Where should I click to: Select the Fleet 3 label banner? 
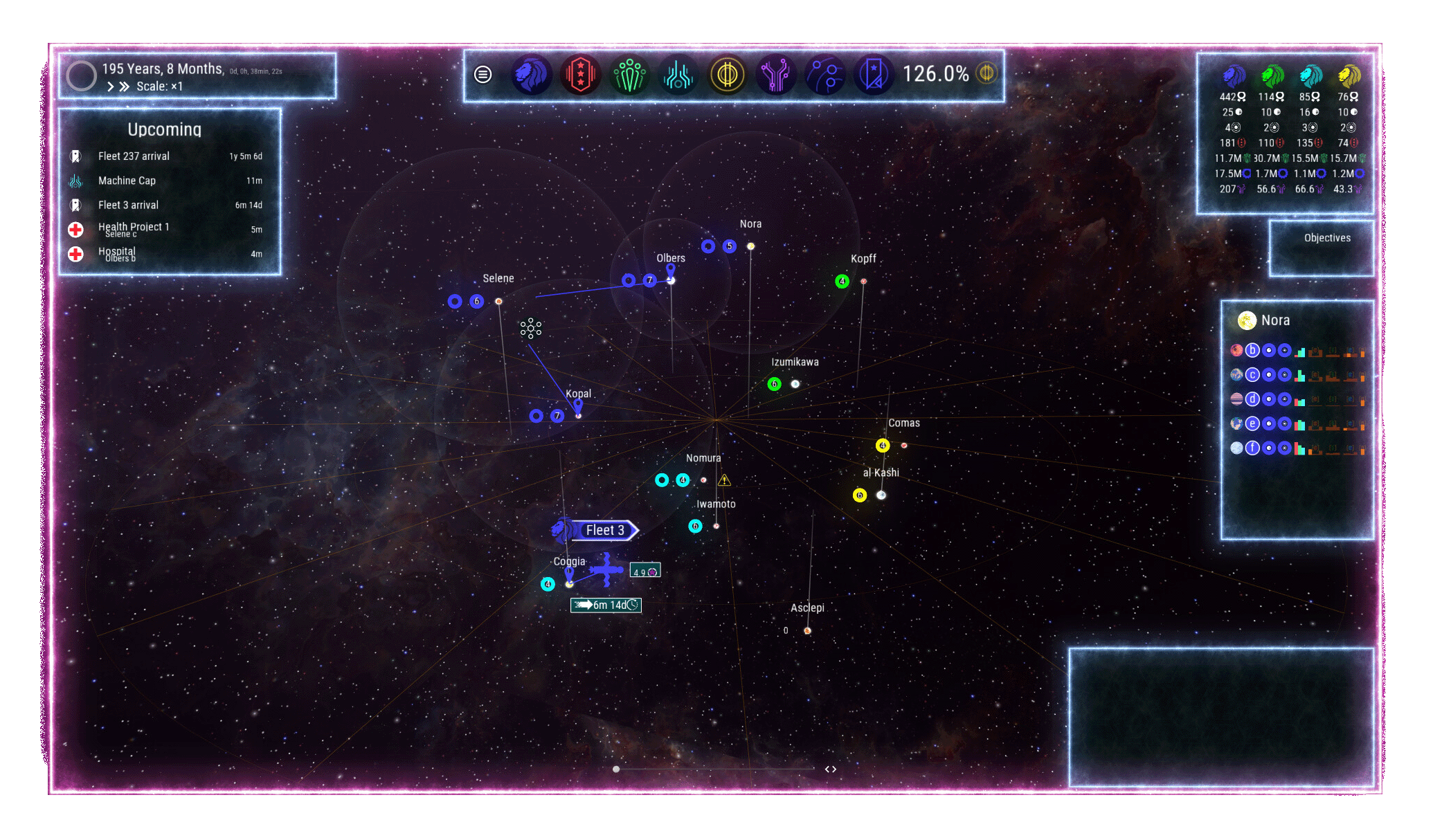click(x=604, y=530)
